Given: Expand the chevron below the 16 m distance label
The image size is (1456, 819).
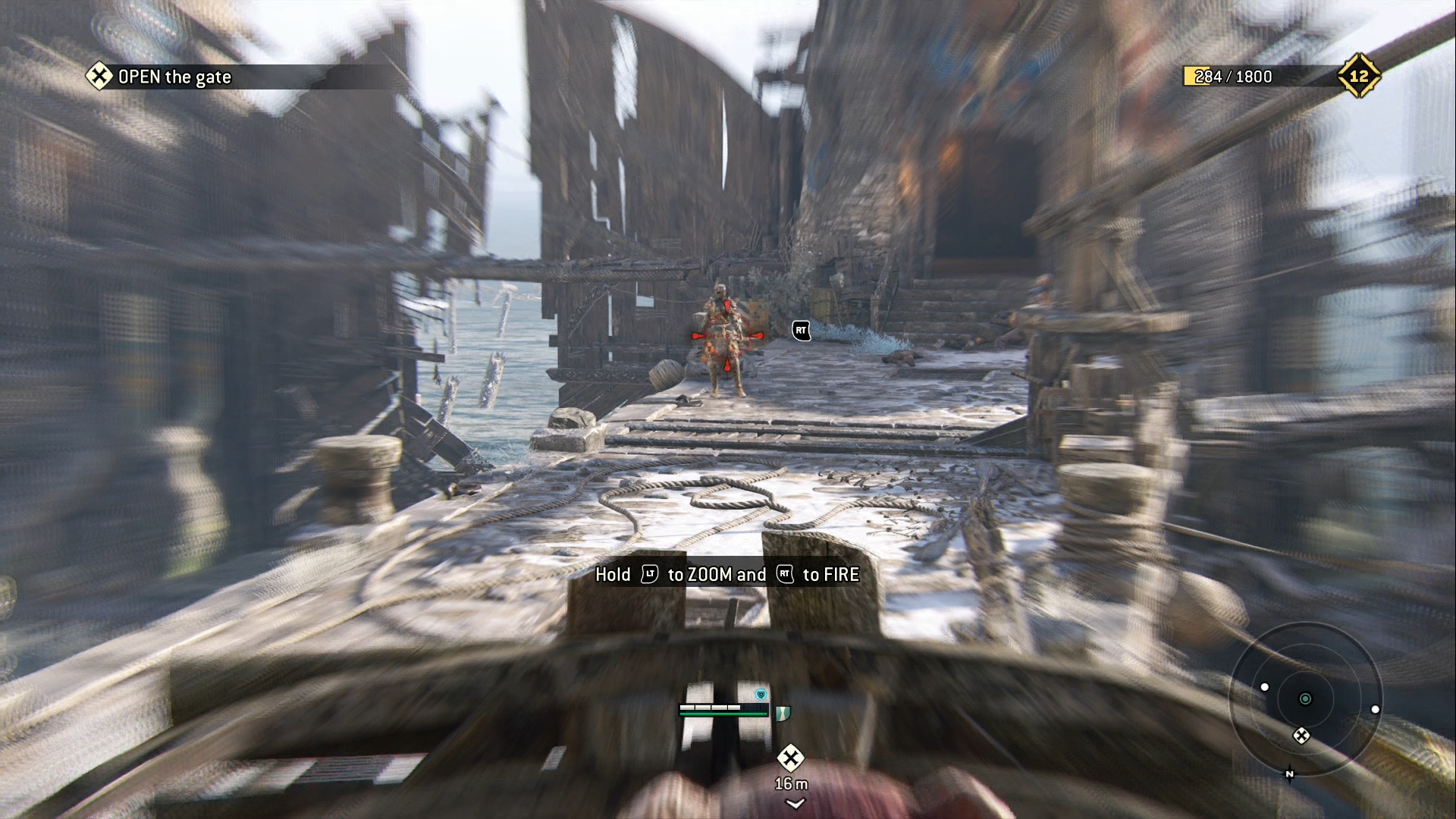Looking at the screenshot, I should coord(795,802).
